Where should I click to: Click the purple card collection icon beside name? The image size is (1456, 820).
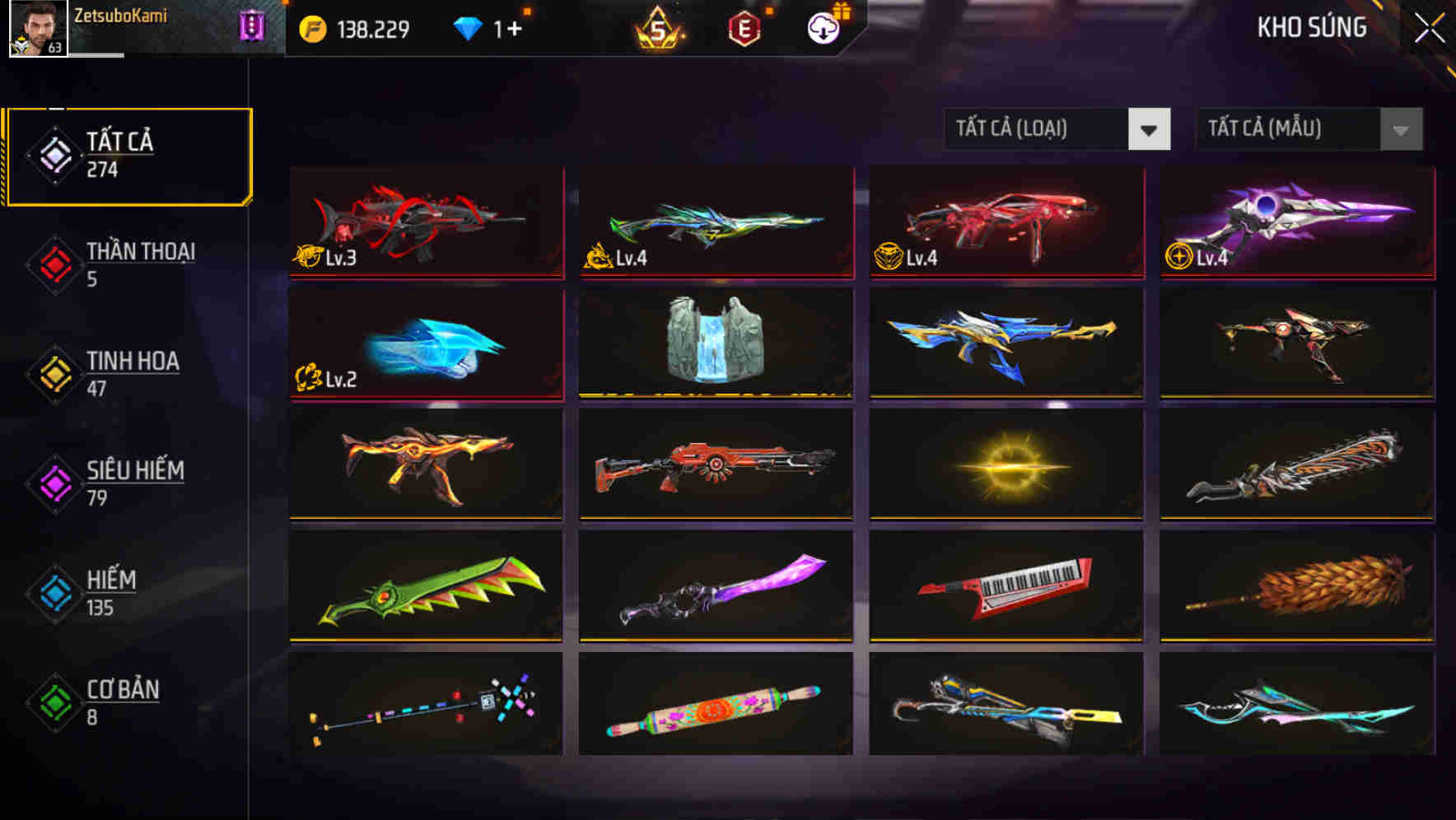coord(253,25)
